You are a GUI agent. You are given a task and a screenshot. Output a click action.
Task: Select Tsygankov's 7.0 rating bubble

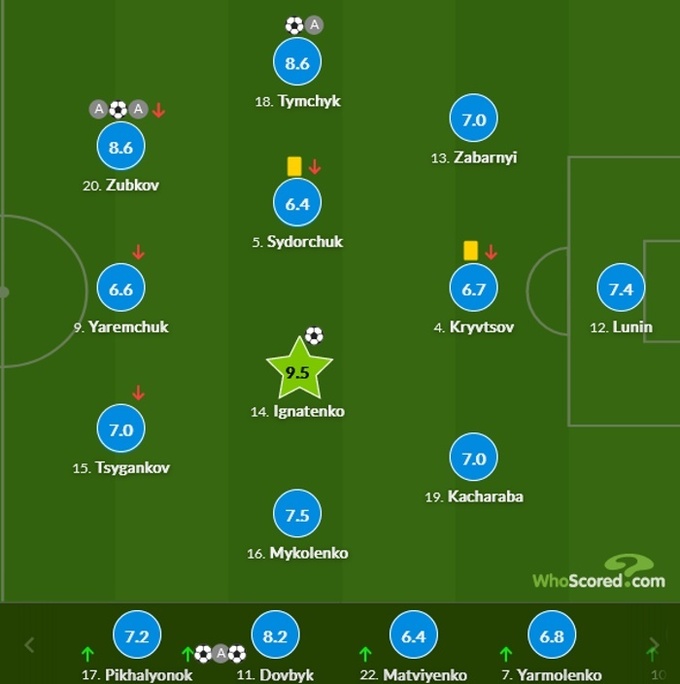click(121, 430)
